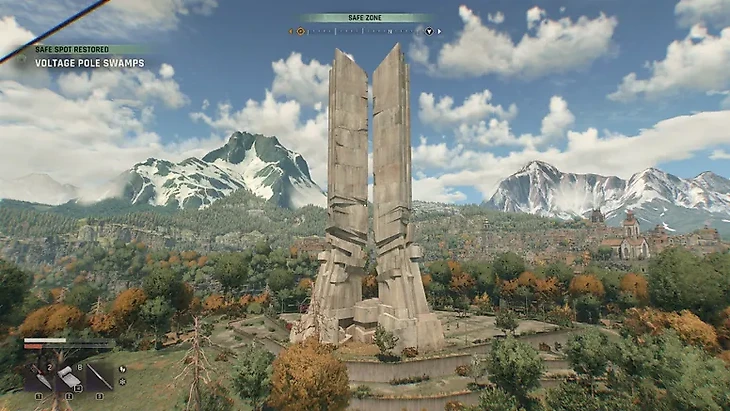The height and width of the screenshot is (411, 730).
Task: Select the bandage roll item slot
Action: coord(68,377)
